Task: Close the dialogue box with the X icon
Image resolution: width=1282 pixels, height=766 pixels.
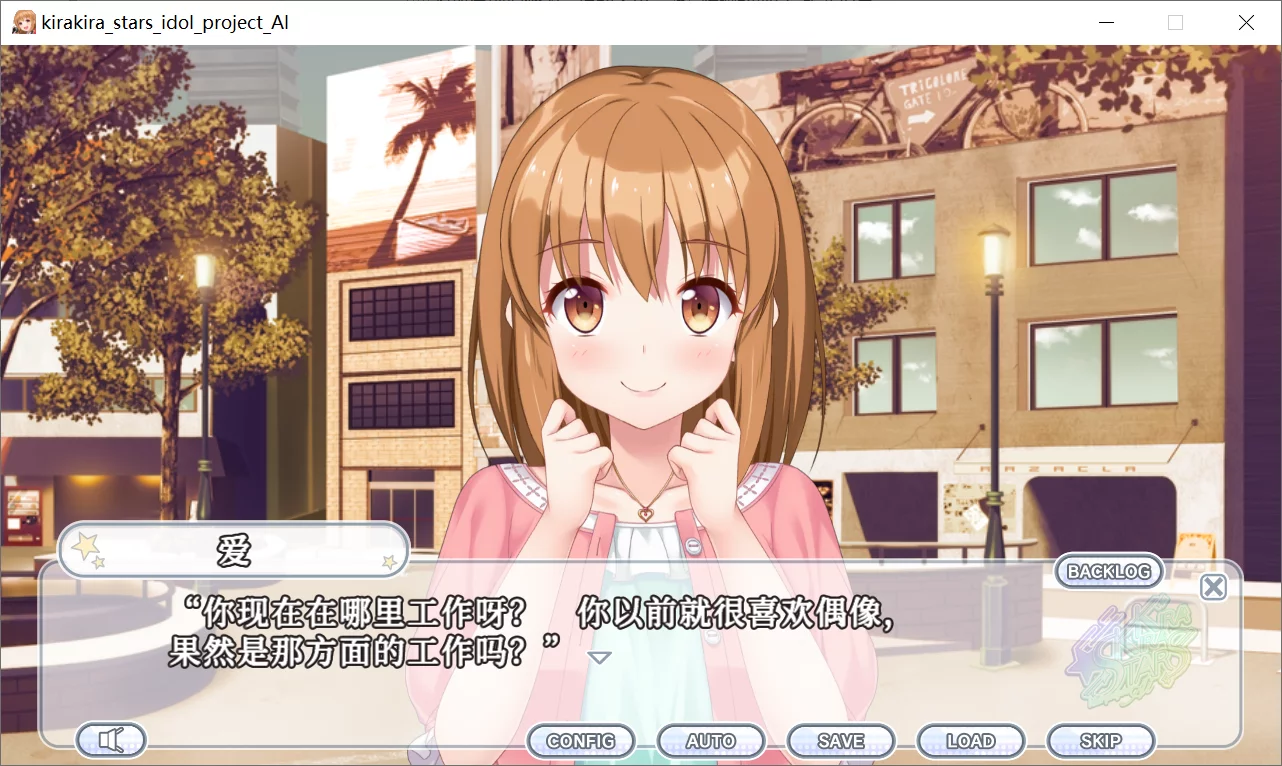Action: [1213, 587]
